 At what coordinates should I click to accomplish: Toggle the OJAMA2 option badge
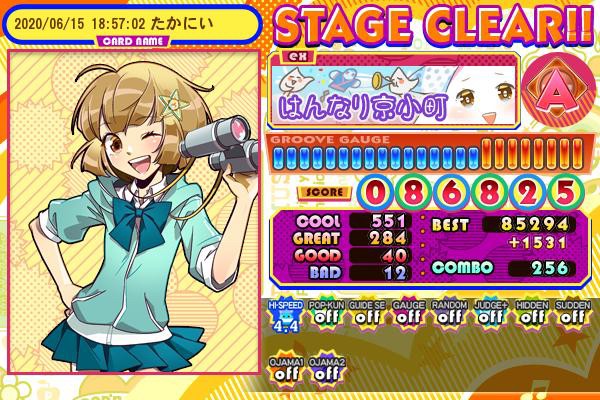324,370
